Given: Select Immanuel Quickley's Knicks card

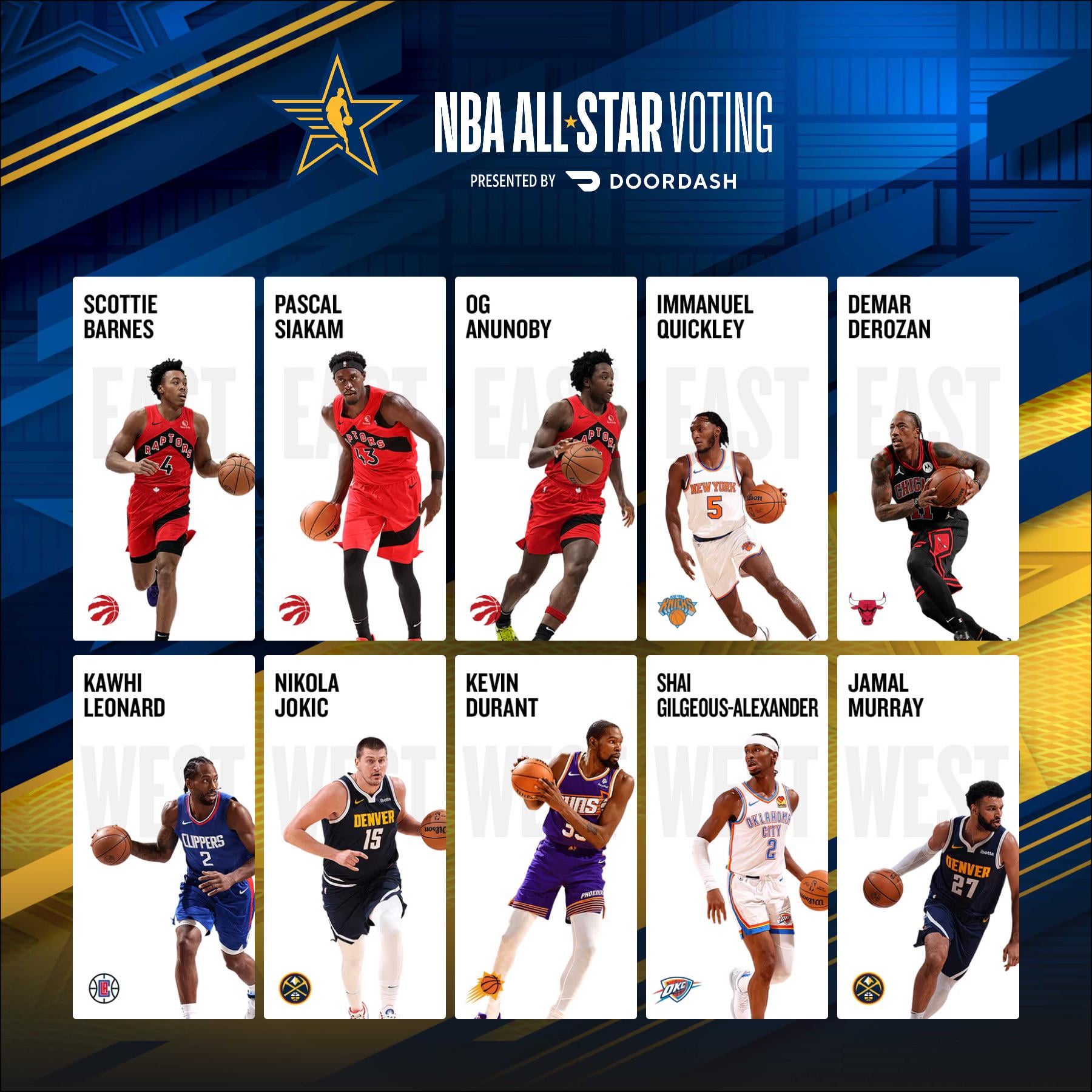Looking at the screenshot, I should pyautogui.click(x=736, y=459).
